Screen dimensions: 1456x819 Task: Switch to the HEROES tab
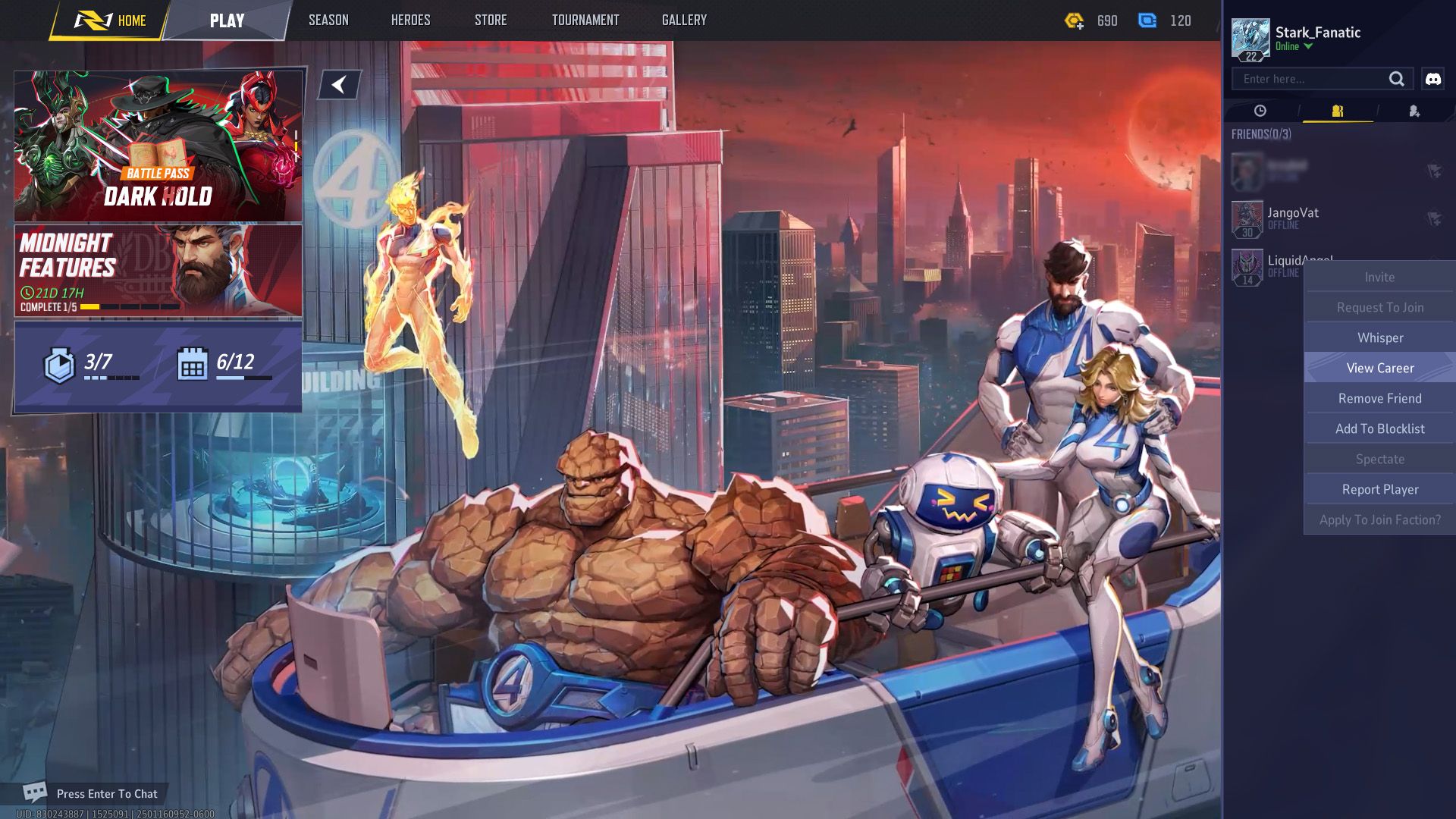coord(409,20)
